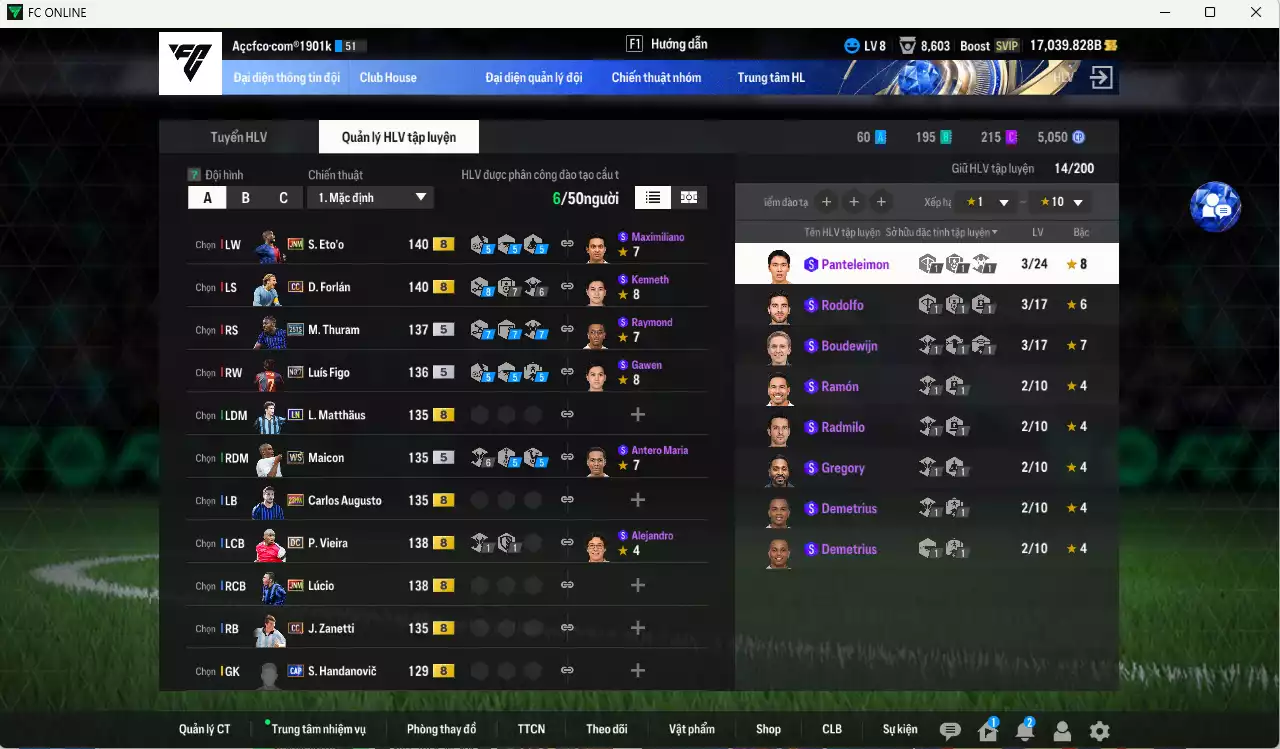Image resolution: width=1280 pixels, height=749 pixels.
Task: Click Chọn next to Luís Figo
Action: (207, 372)
